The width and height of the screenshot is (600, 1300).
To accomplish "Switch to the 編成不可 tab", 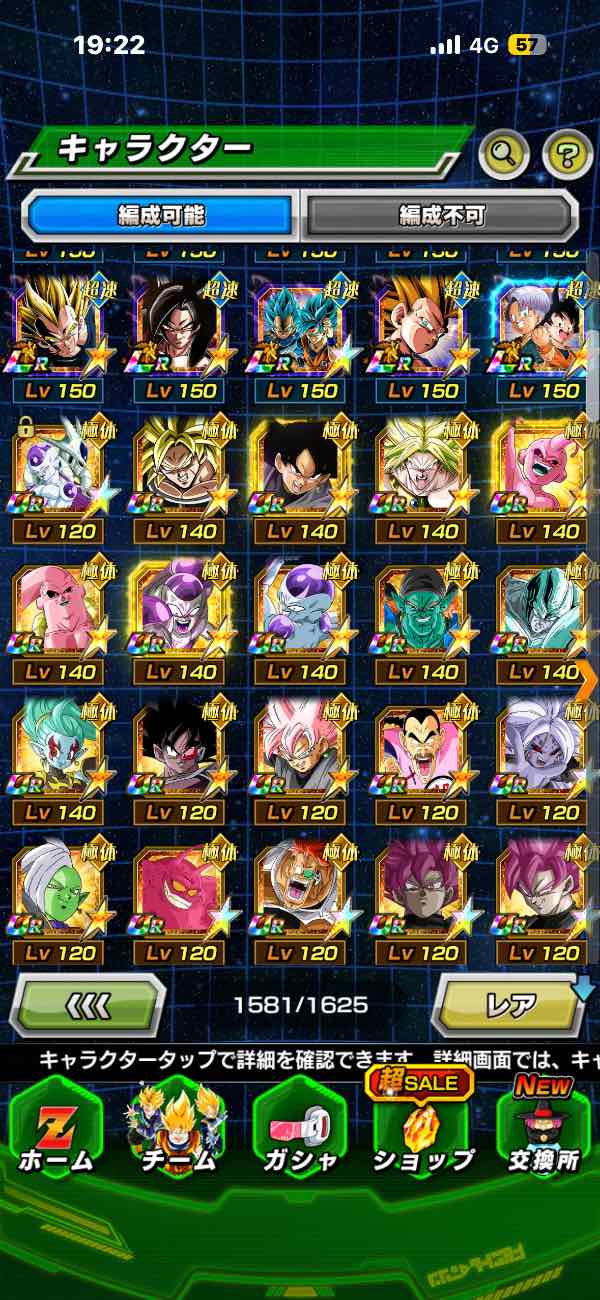I will [441, 214].
